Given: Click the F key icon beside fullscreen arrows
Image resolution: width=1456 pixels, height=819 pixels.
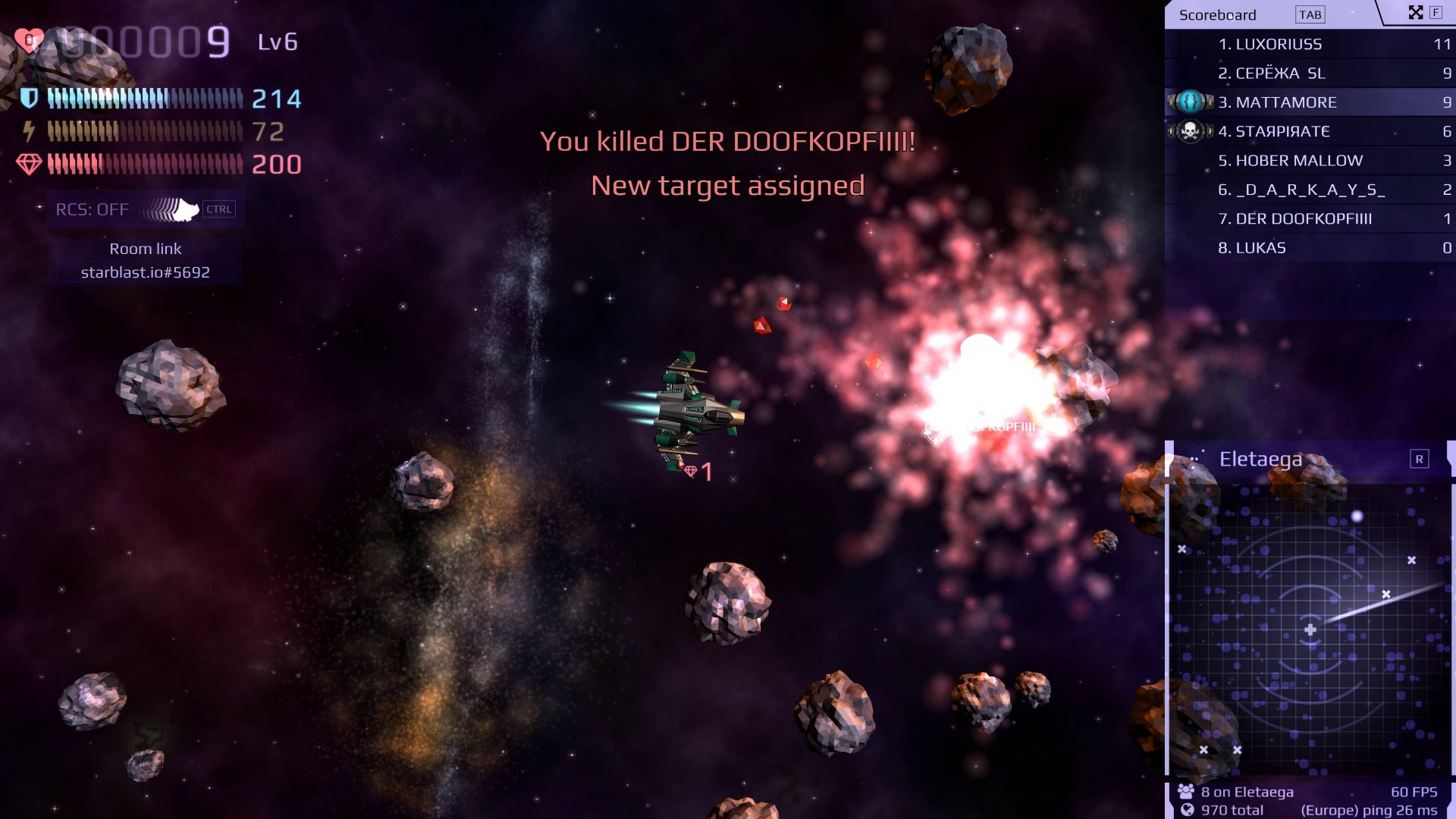Looking at the screenshot, I should coord(1435,11).
